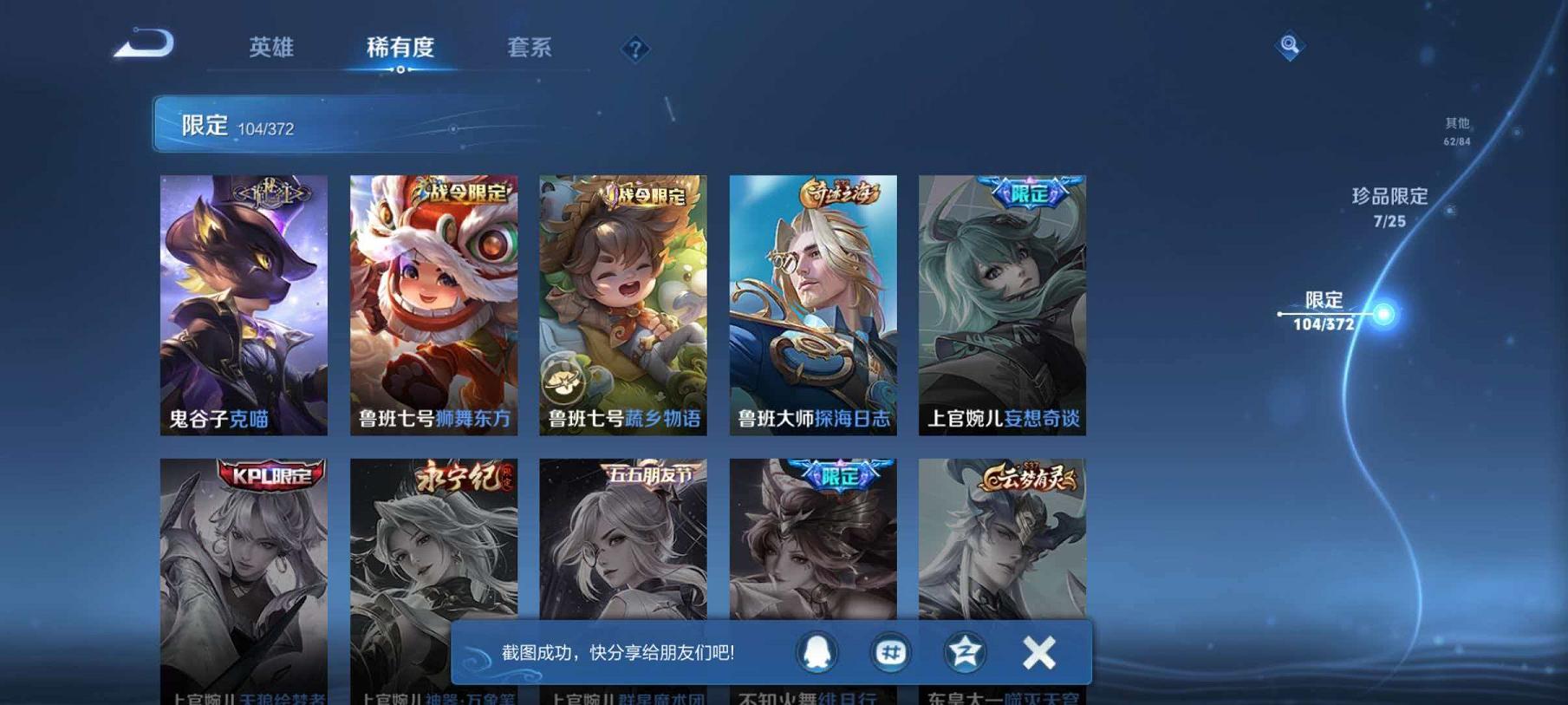Select the 稀有度 tab

click(401, 49)
